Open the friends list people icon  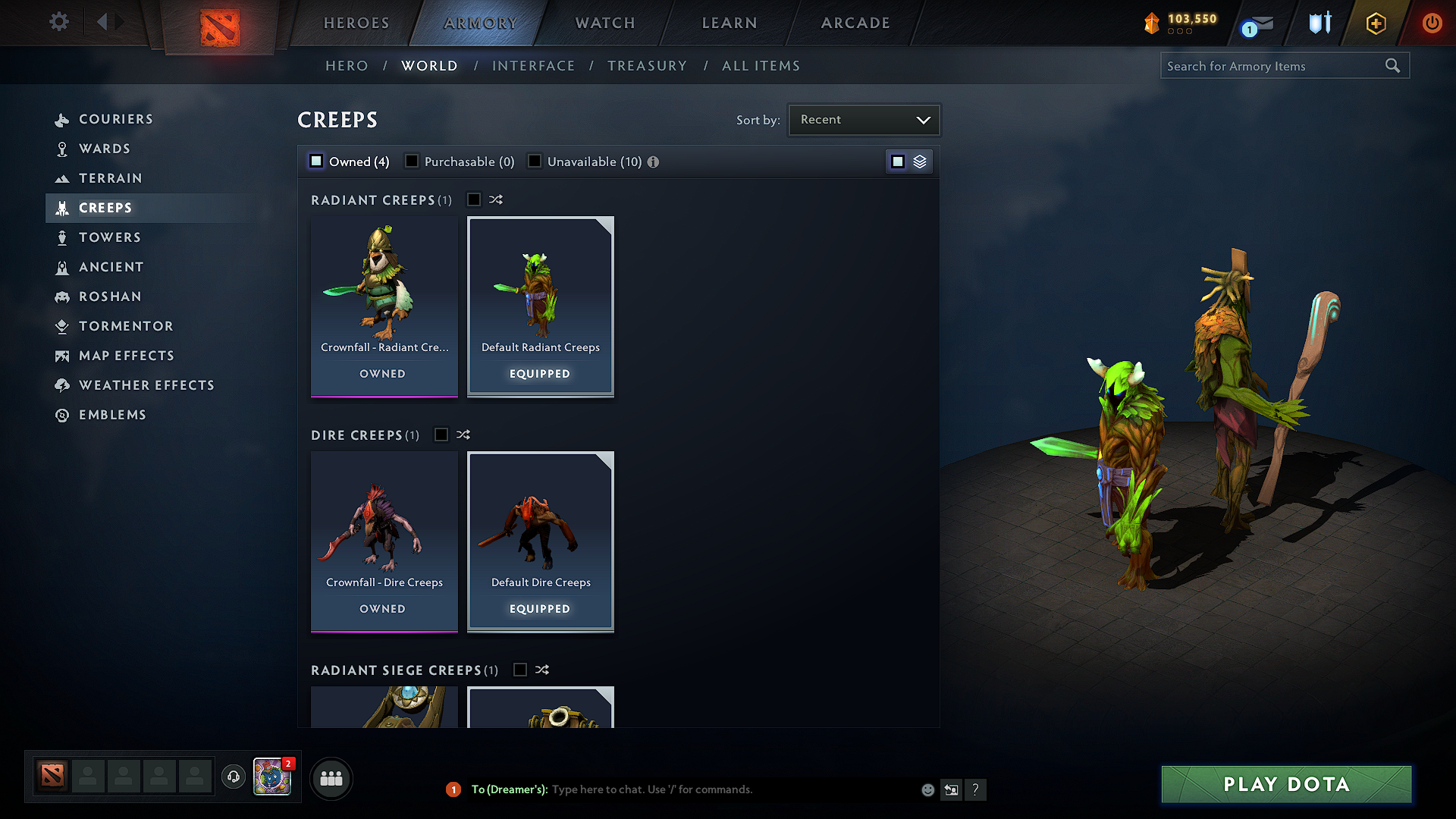331,778
